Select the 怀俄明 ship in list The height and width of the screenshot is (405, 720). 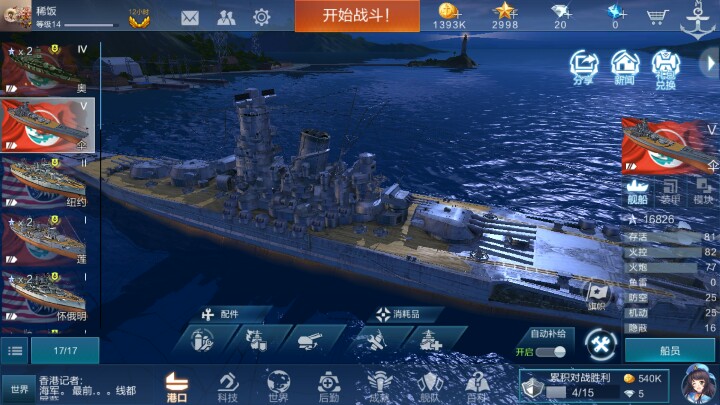[48, 297]
